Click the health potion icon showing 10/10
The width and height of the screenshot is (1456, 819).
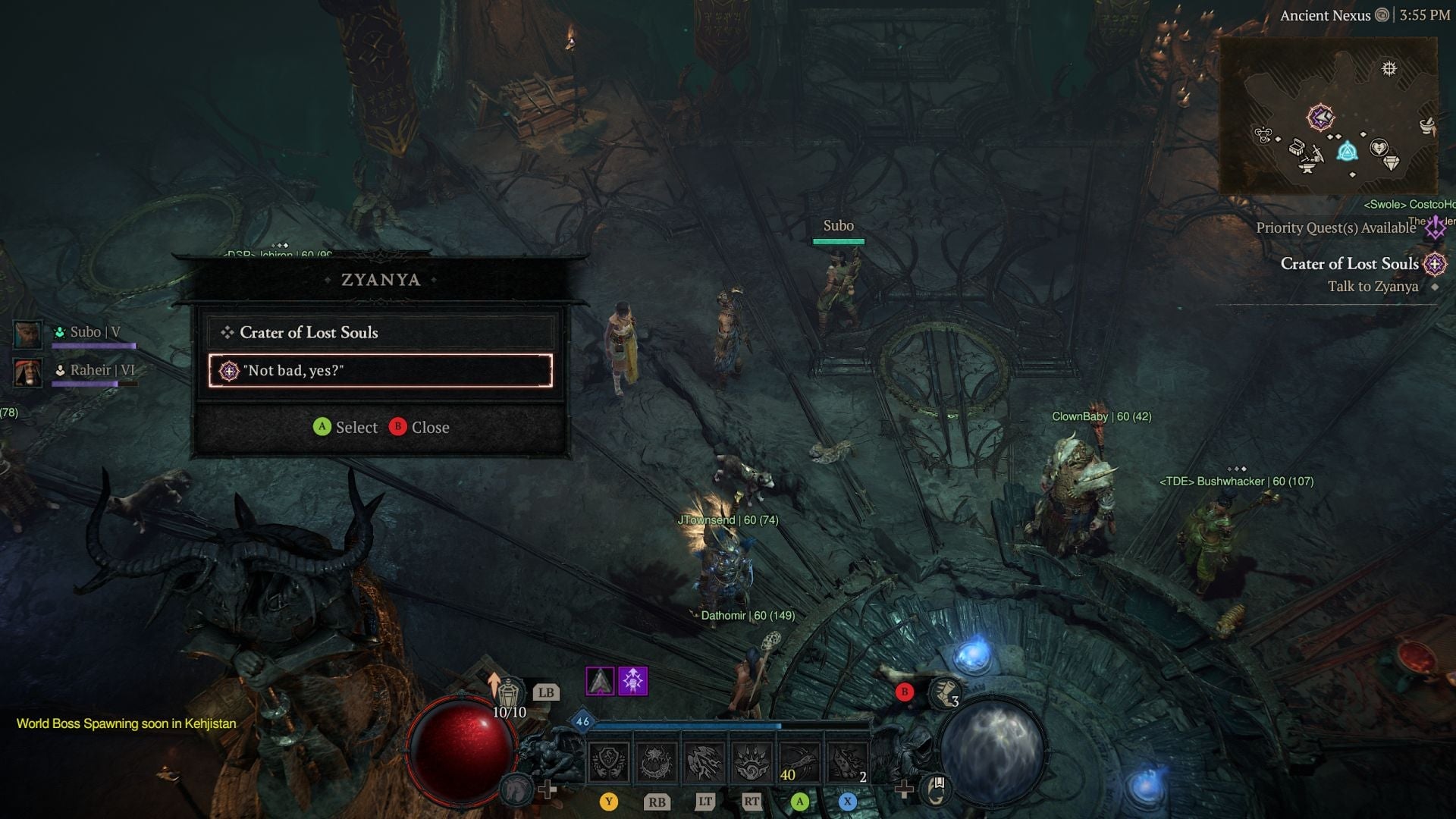click(x=509, y=692)
